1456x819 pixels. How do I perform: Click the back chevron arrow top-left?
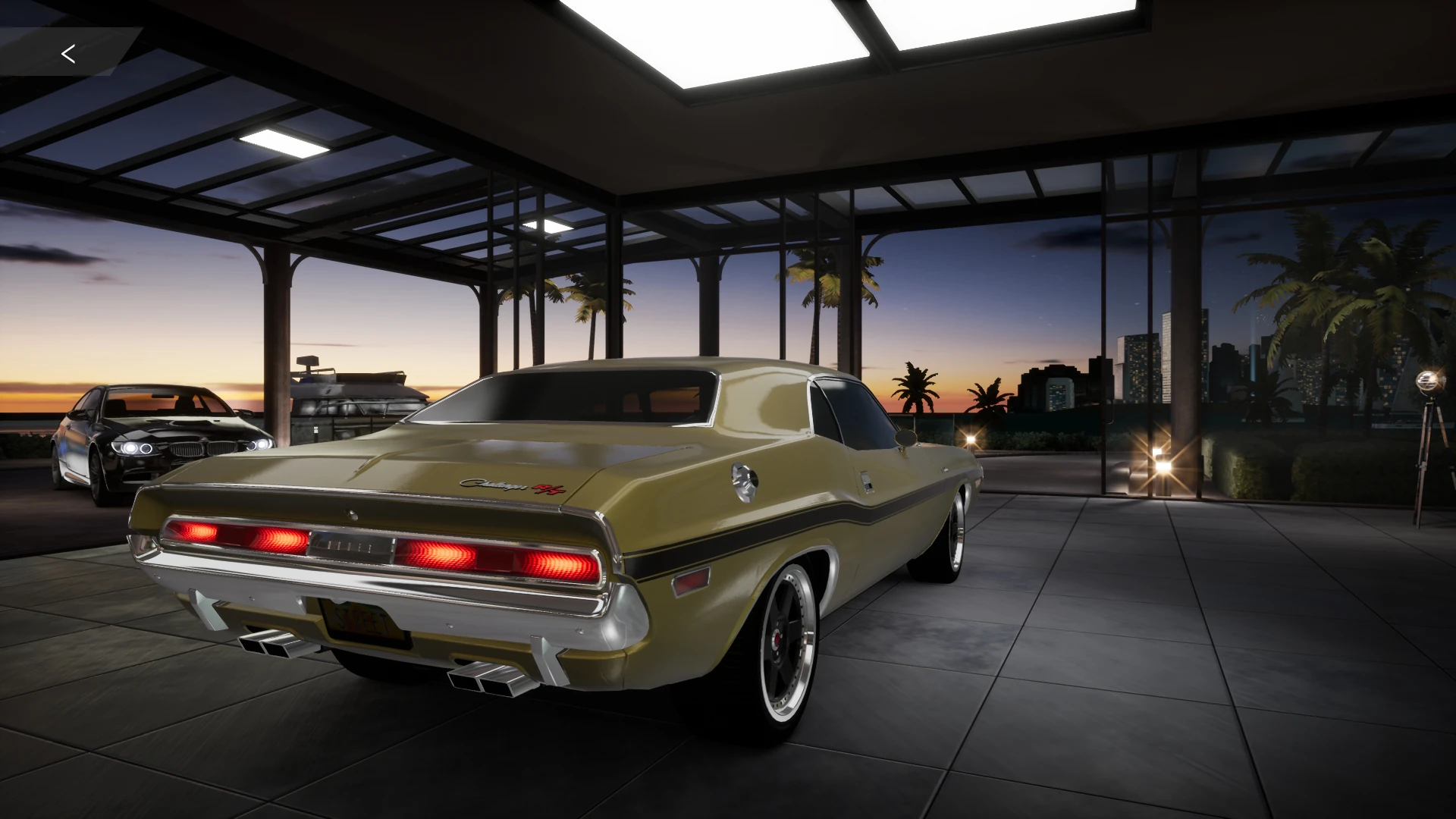click(69, 53)
